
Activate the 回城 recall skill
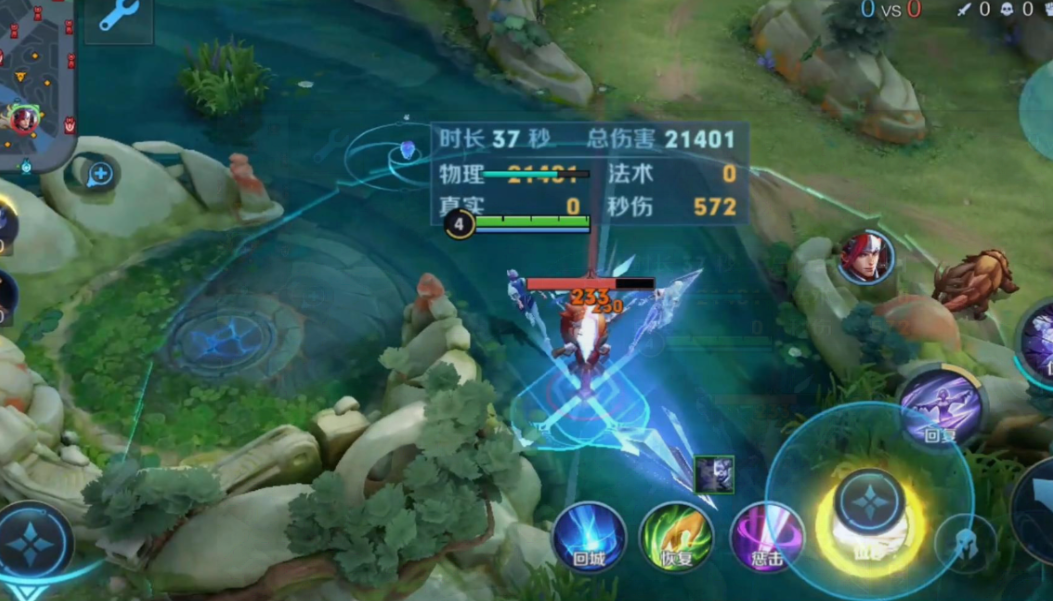[x=589, y=536]
